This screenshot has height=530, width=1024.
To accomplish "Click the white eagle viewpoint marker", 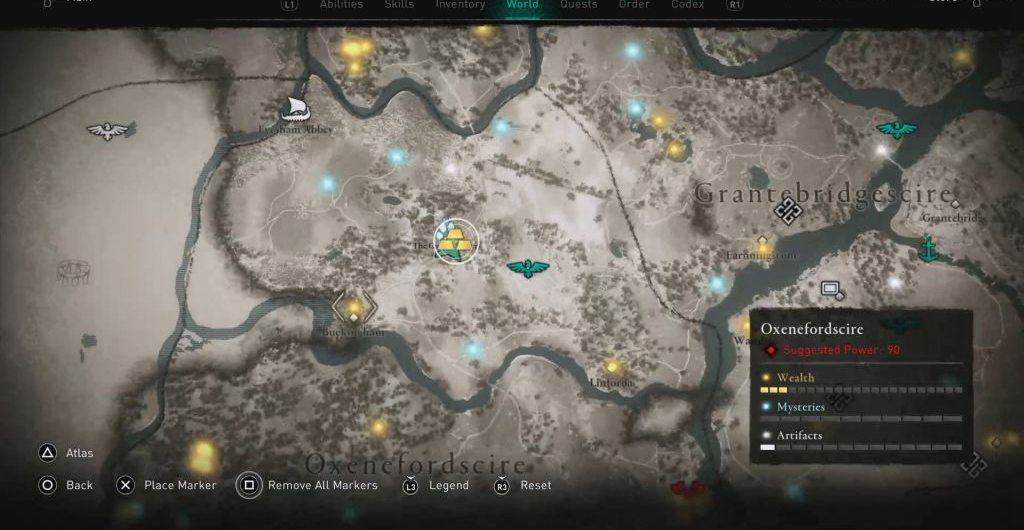I will tap(108, 131).
